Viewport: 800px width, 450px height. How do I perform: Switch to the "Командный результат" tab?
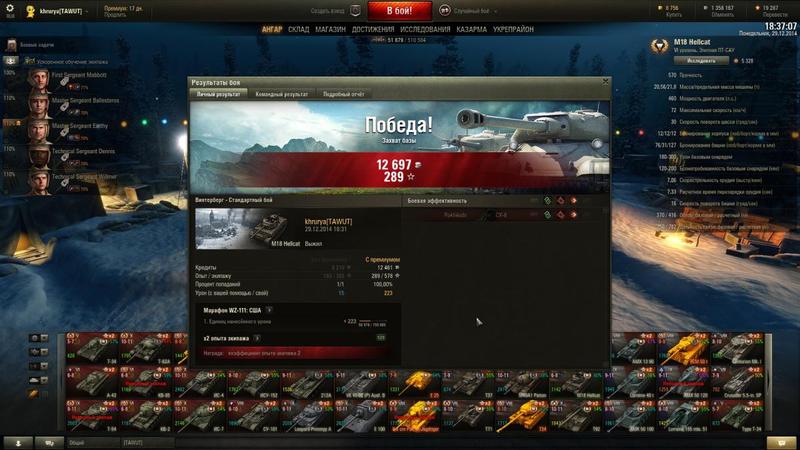pyautogui.click(x=281, y=94)
